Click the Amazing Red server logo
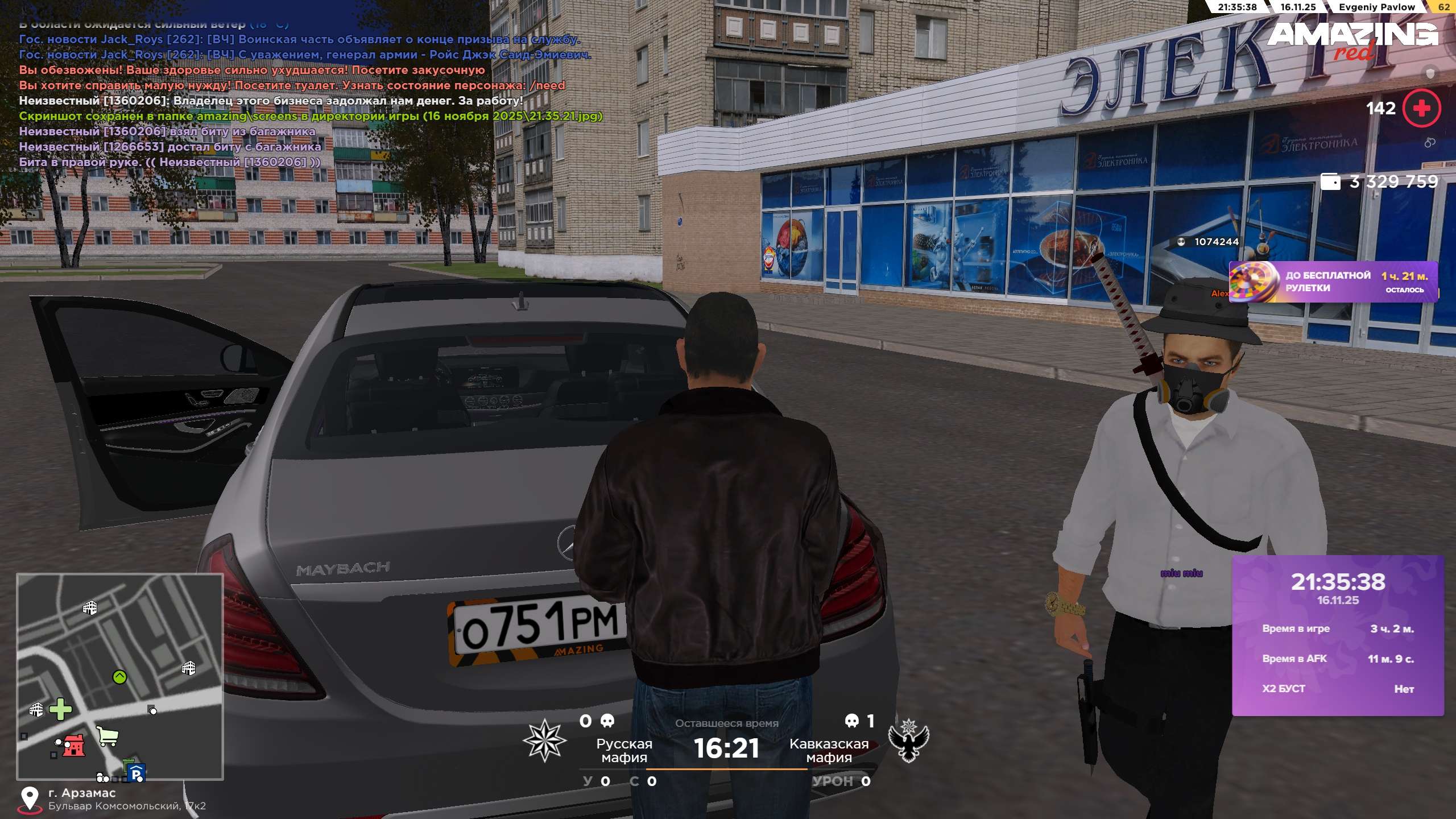The height and width of the screenshot is (819, 1456). (x=1352, y=39)
